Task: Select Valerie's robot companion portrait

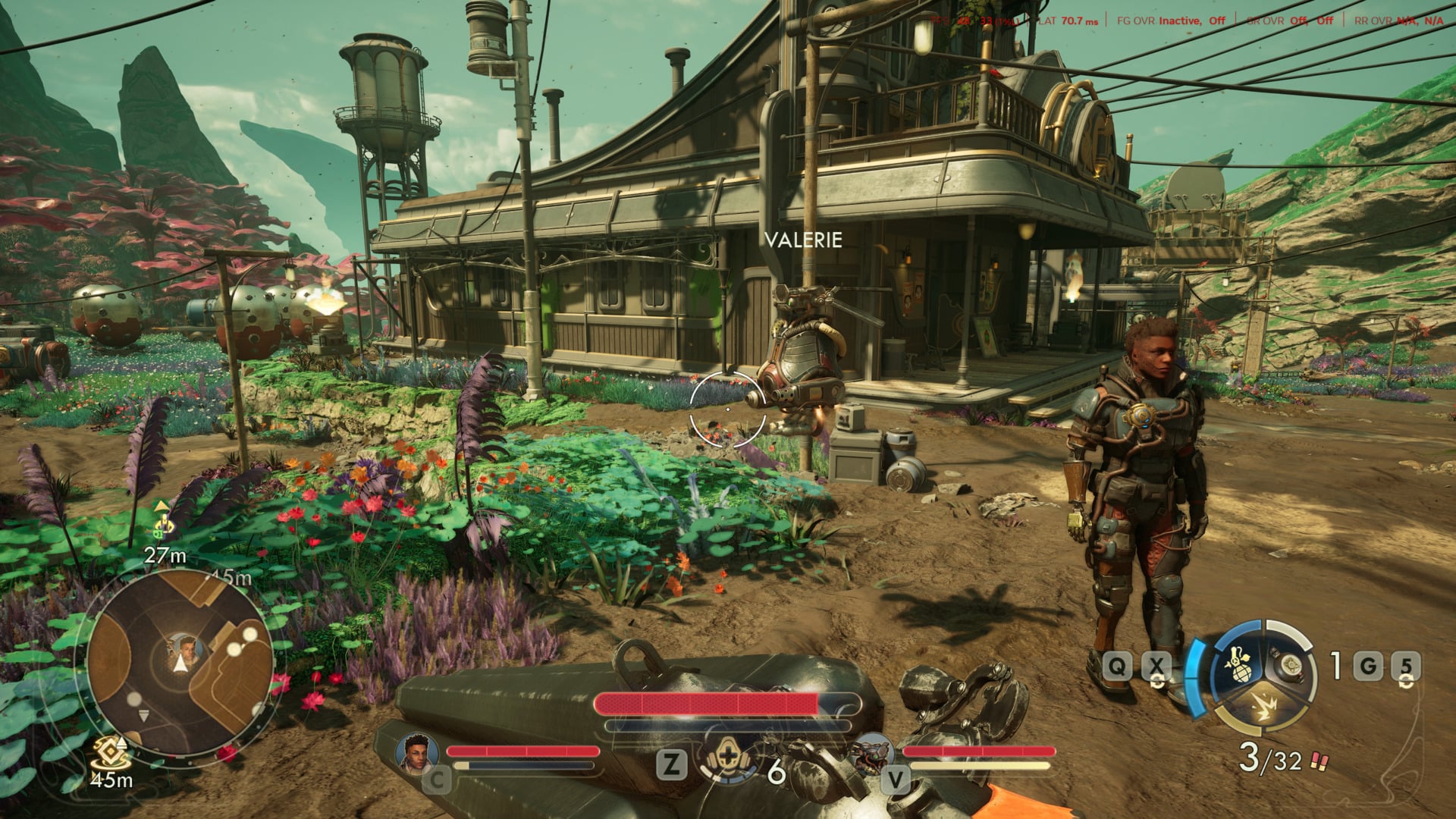Action: (x=872, y=754)
